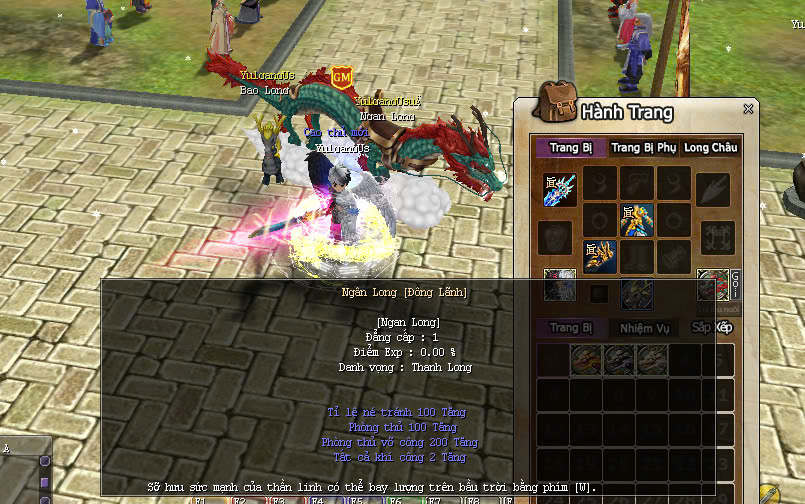The height and width of the screenshot is (504, 805).
Task: Click the Sắp Xếp sort button
Action: pos(712,327)
